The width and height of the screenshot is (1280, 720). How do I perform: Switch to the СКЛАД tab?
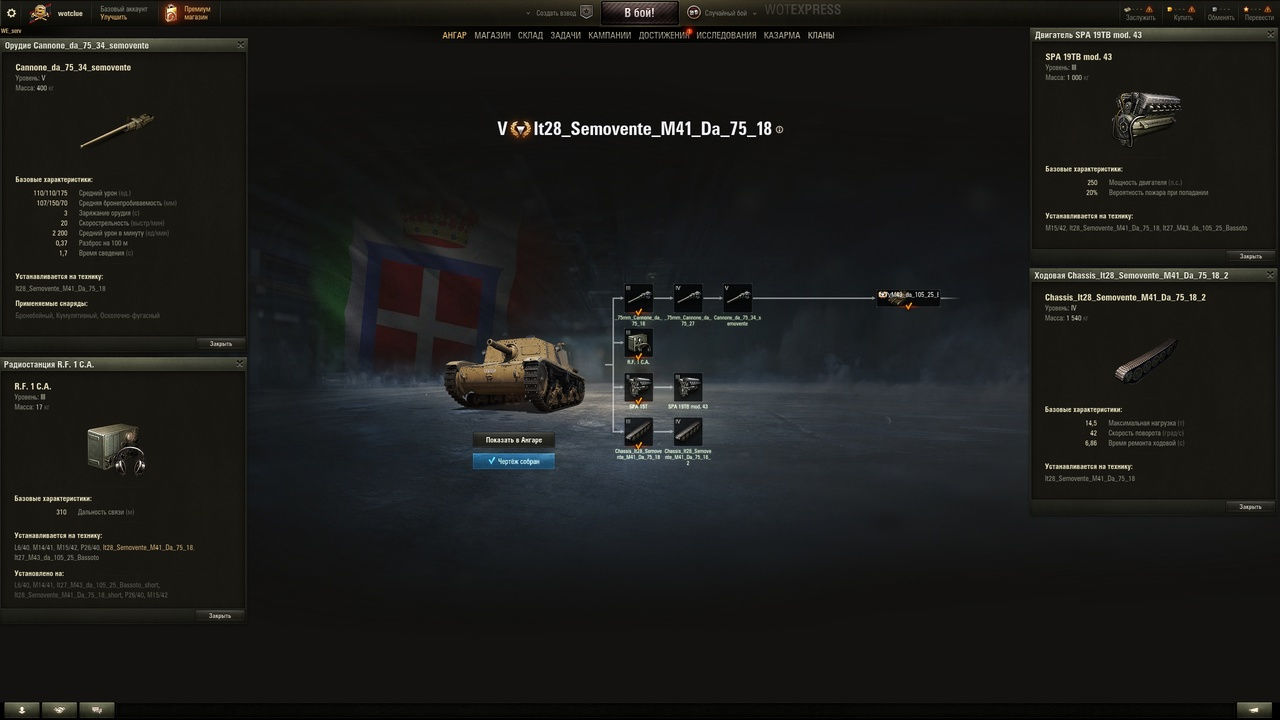coord(530,35)
